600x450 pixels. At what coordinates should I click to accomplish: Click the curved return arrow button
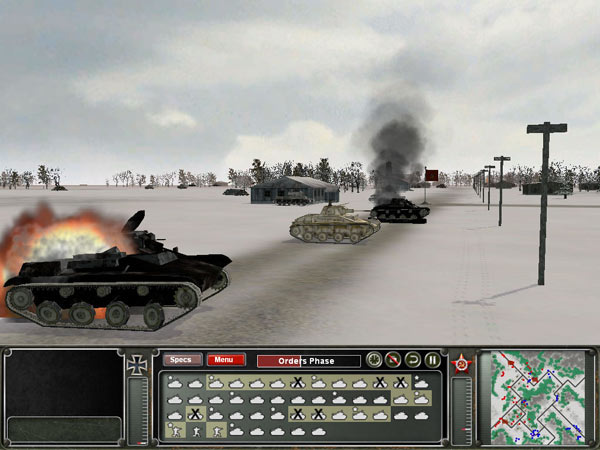coord(413,360)
